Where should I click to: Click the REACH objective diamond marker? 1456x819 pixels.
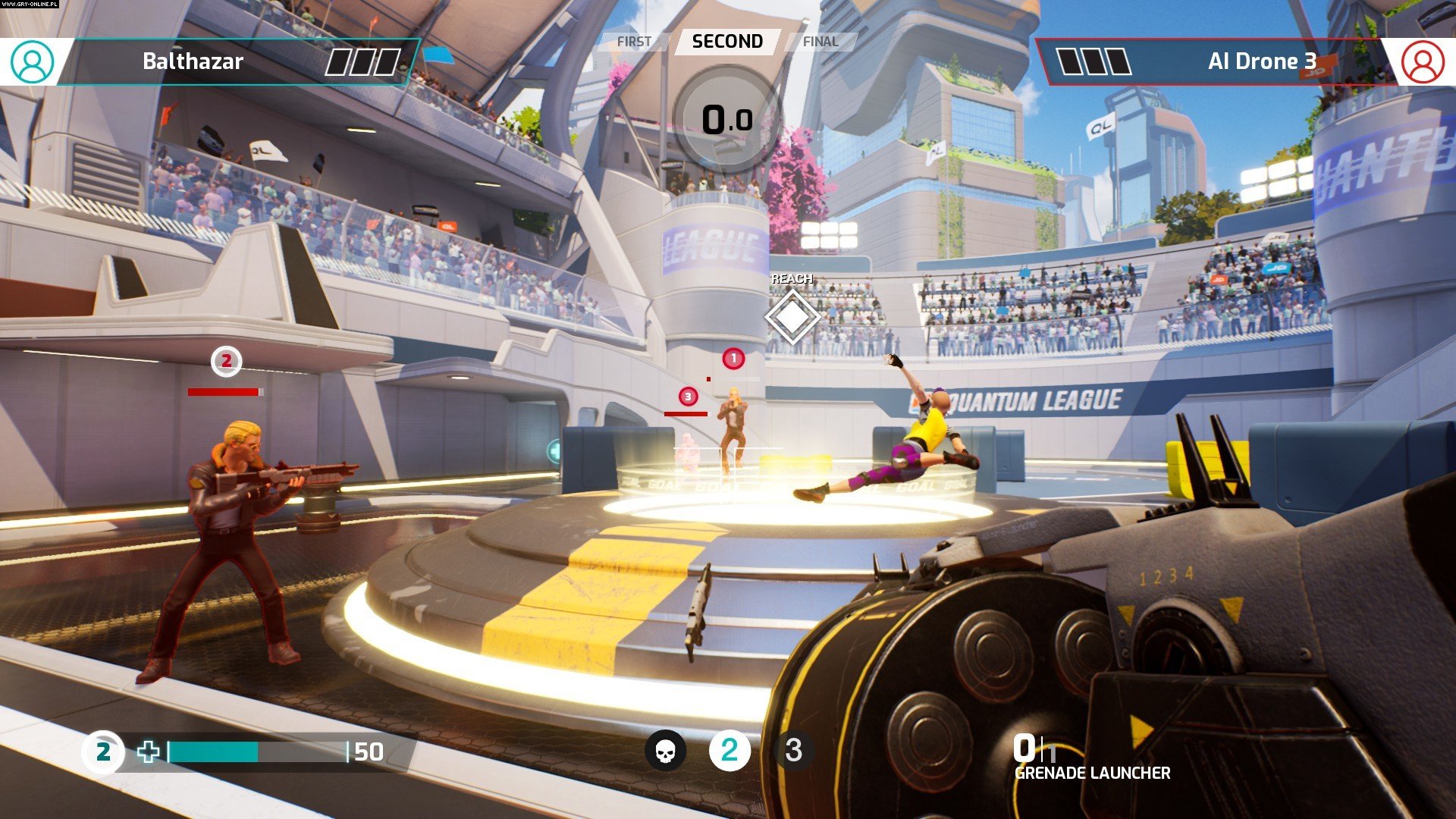click(792, 317)
